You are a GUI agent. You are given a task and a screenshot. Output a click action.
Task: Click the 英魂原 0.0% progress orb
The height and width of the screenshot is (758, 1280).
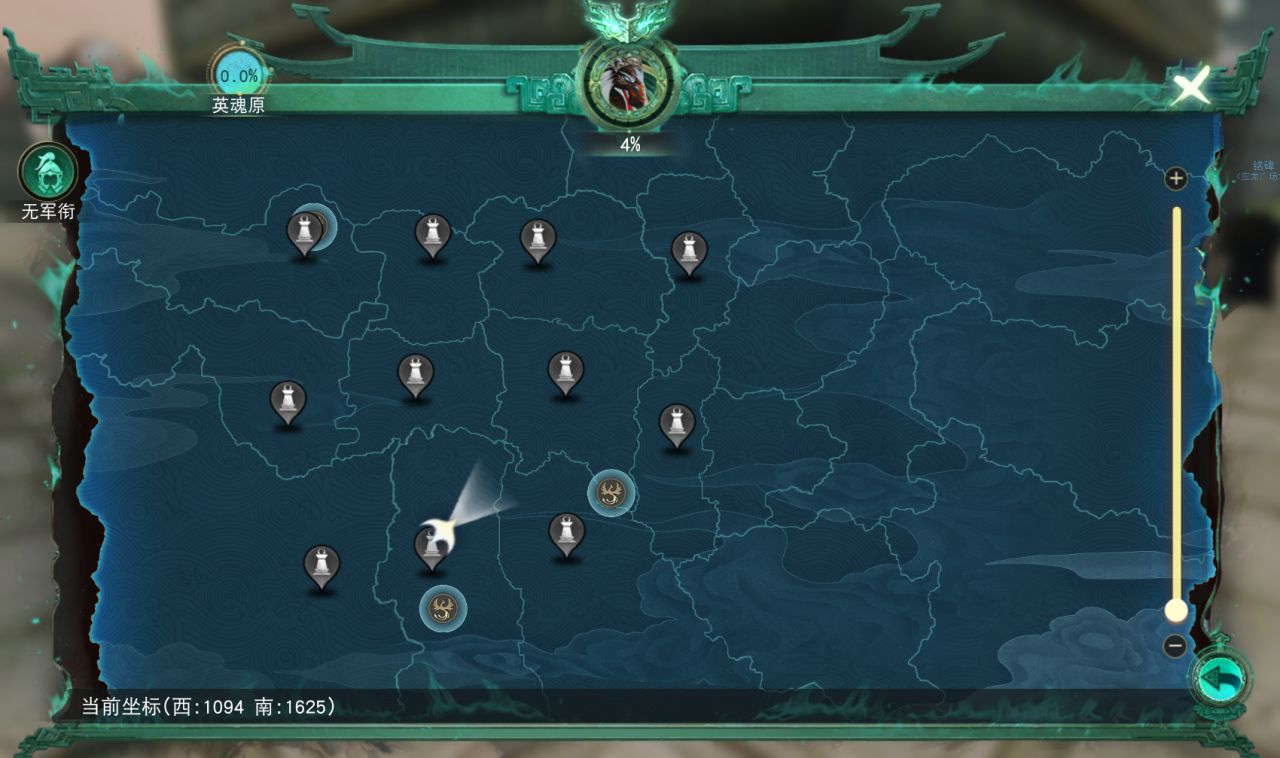pyautogui.click(x=239, y=76)
